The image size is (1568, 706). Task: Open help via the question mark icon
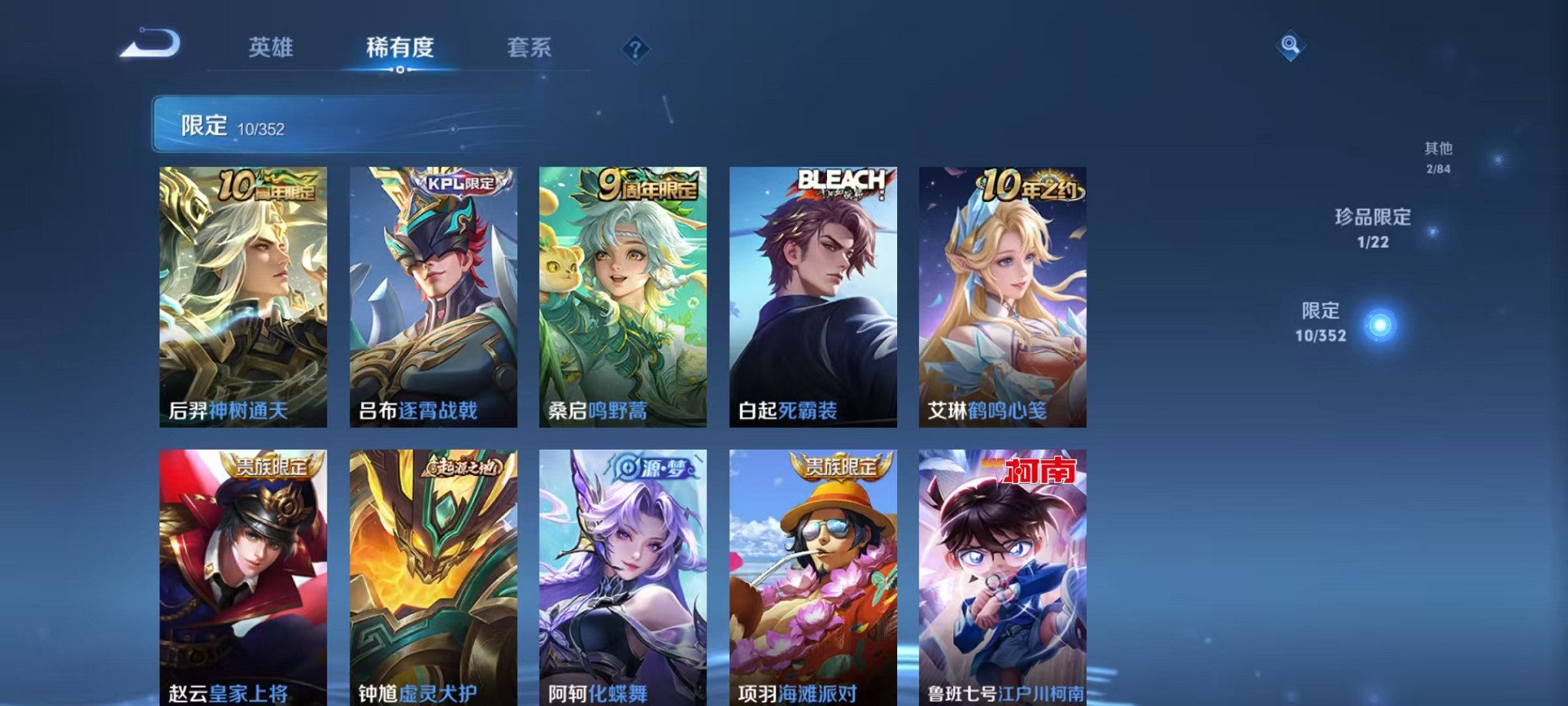635,50
